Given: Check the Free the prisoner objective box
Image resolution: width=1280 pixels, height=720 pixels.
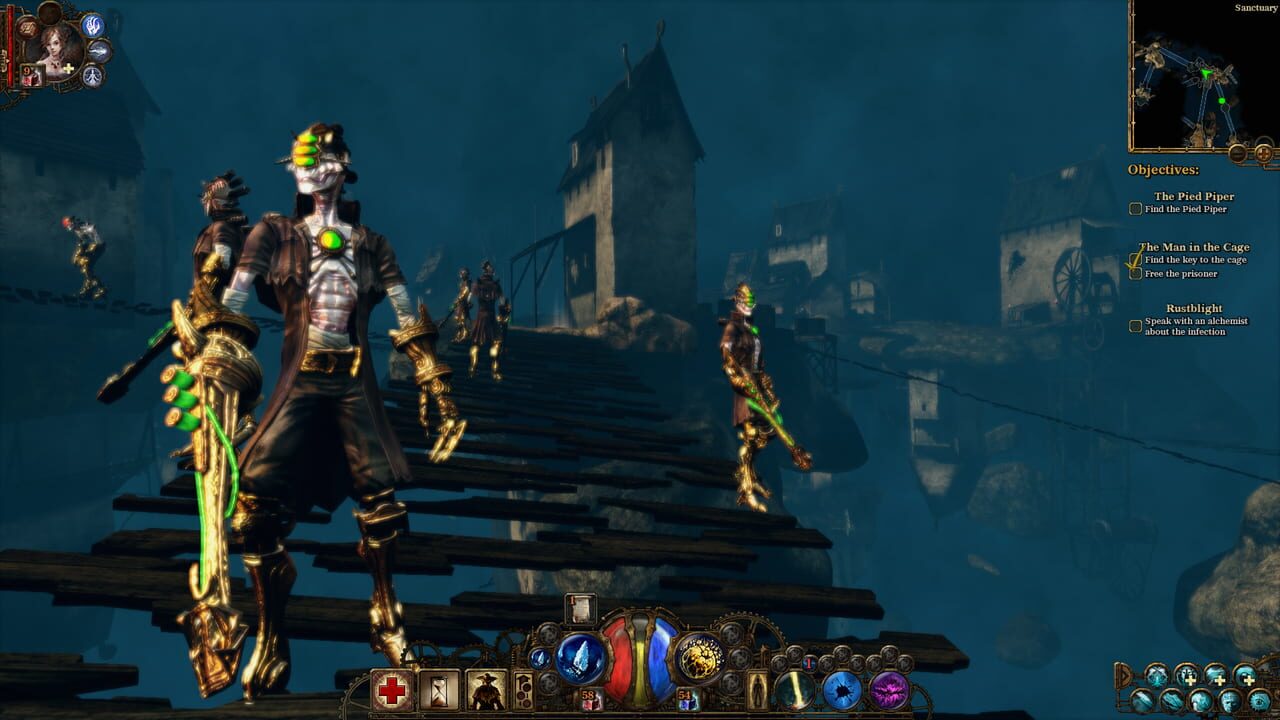Looking at the screenshot, I should tap(1134, 272).
